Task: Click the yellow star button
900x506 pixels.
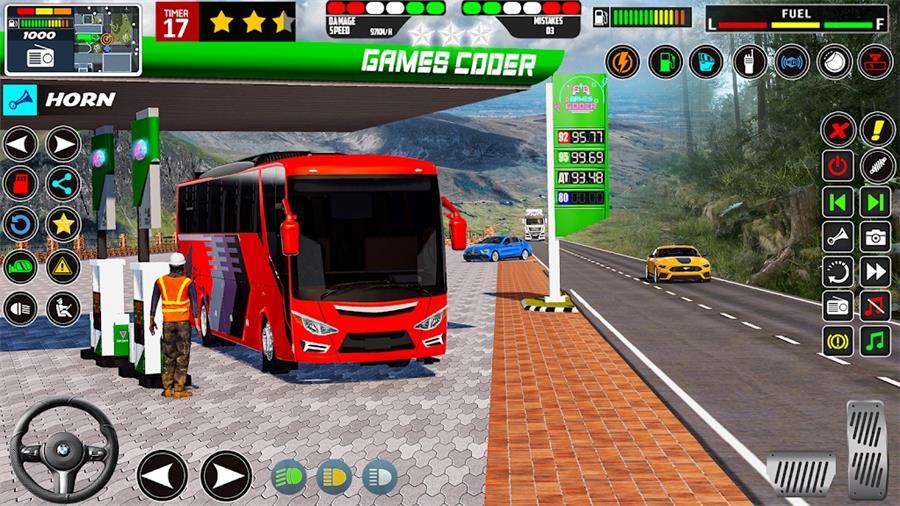Action: pyautogui.click(x=63, y=224)
